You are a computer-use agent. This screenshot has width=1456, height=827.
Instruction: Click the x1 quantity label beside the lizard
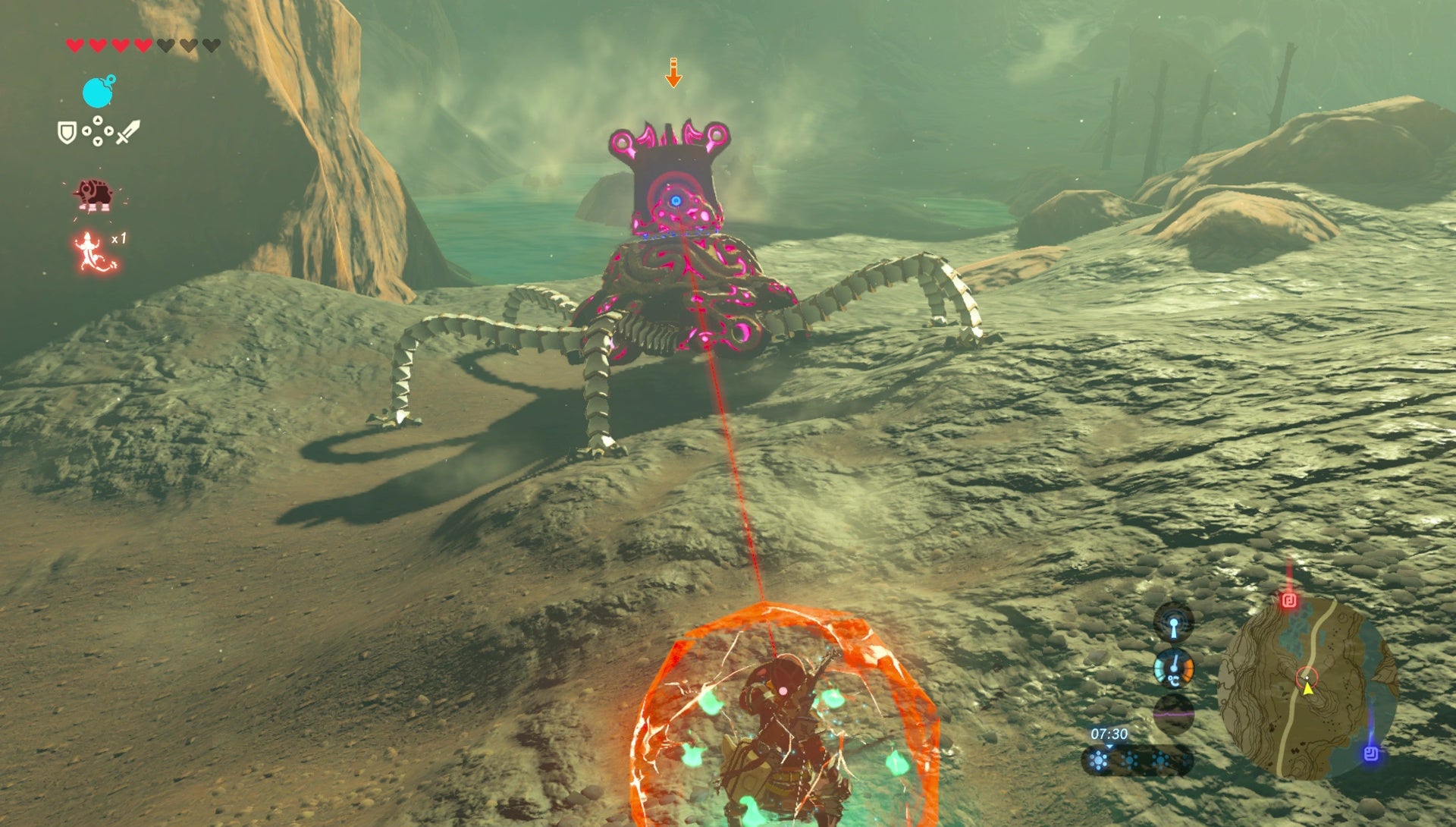118,238
